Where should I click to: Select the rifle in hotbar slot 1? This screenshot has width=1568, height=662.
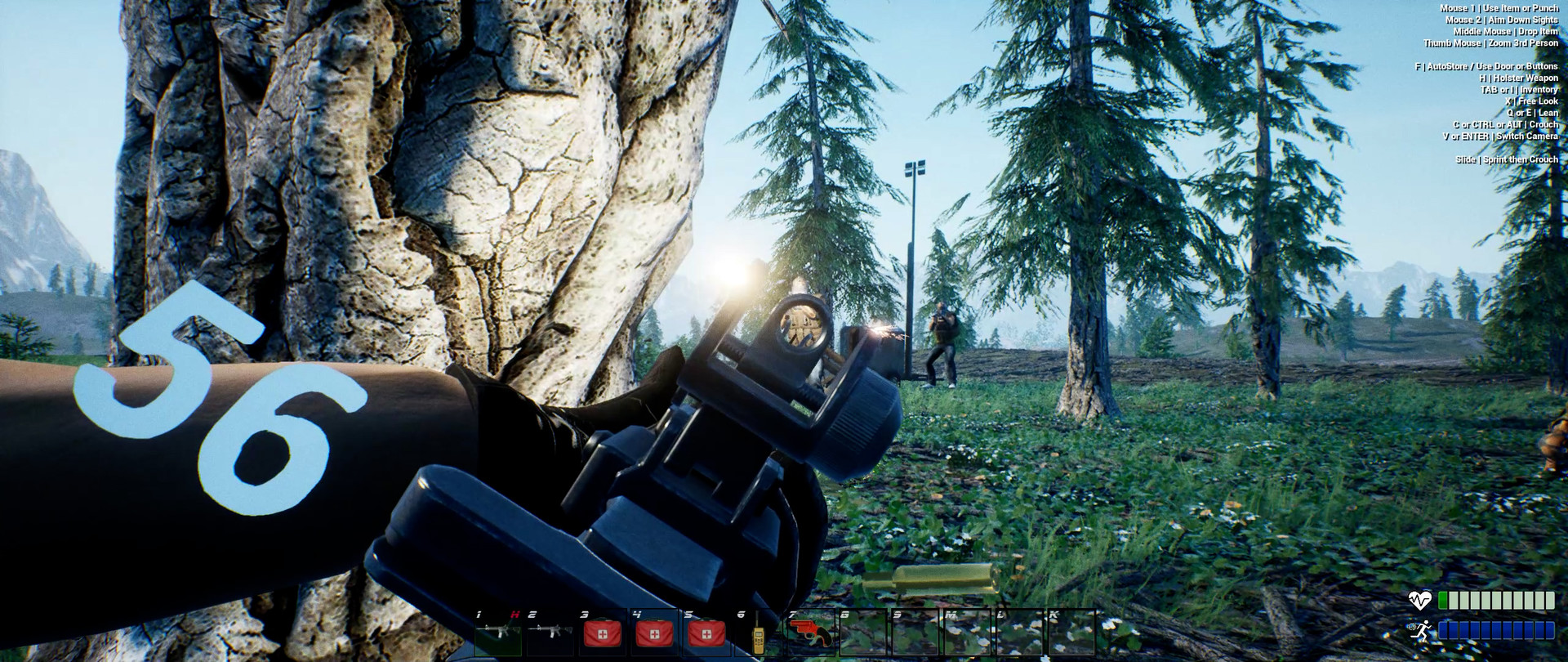[498, 634]
